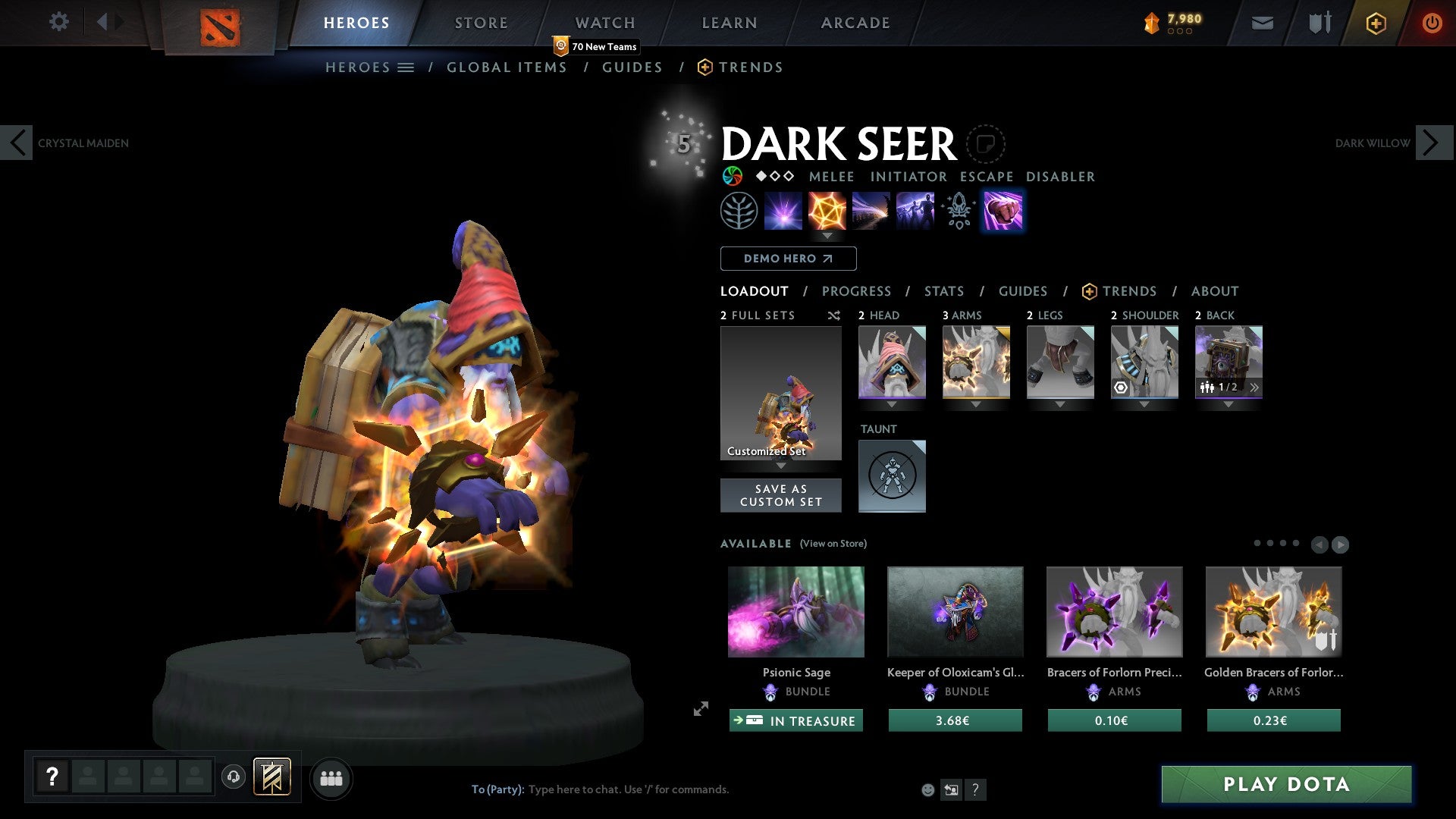Switch to the Stats tab
The width and height of the screenshot is (1456, 819).
943,291
